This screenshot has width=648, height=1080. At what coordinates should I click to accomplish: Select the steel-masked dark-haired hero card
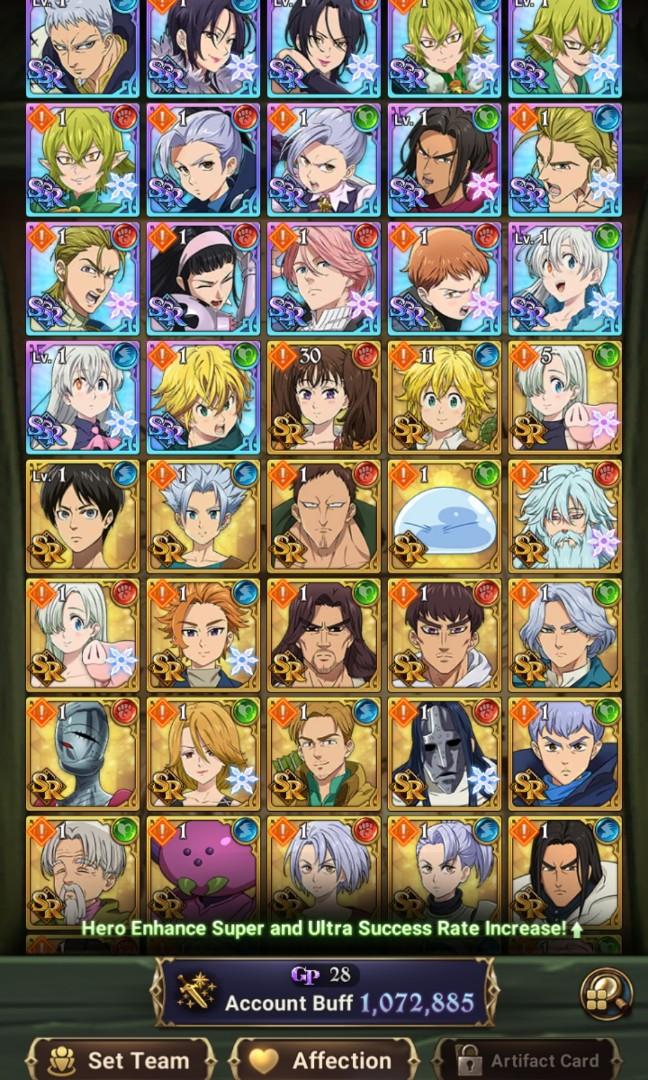tap(443, 753)
